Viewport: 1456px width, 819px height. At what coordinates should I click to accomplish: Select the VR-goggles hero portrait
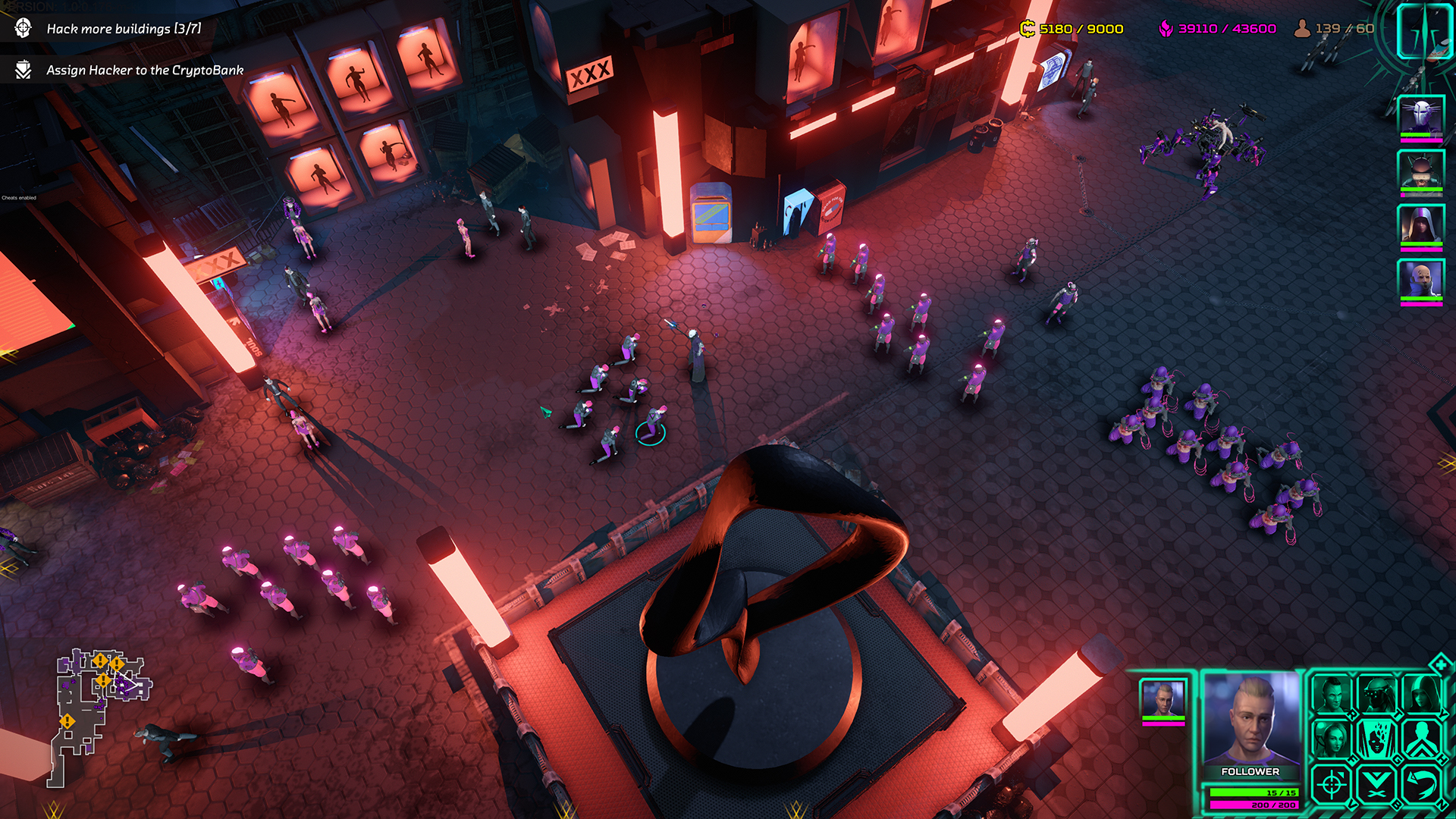(x=1420, y=172)
